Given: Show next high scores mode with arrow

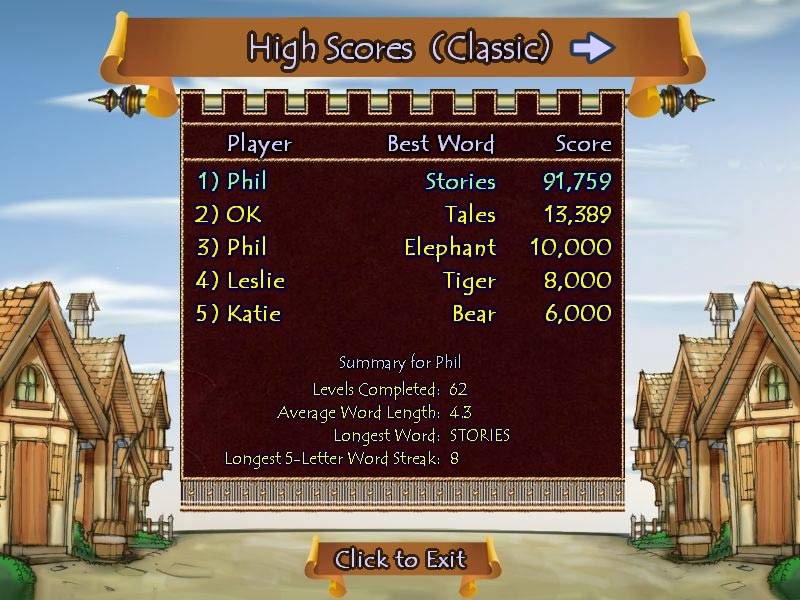Looking at the screenshot, I should tap(592, 47).
